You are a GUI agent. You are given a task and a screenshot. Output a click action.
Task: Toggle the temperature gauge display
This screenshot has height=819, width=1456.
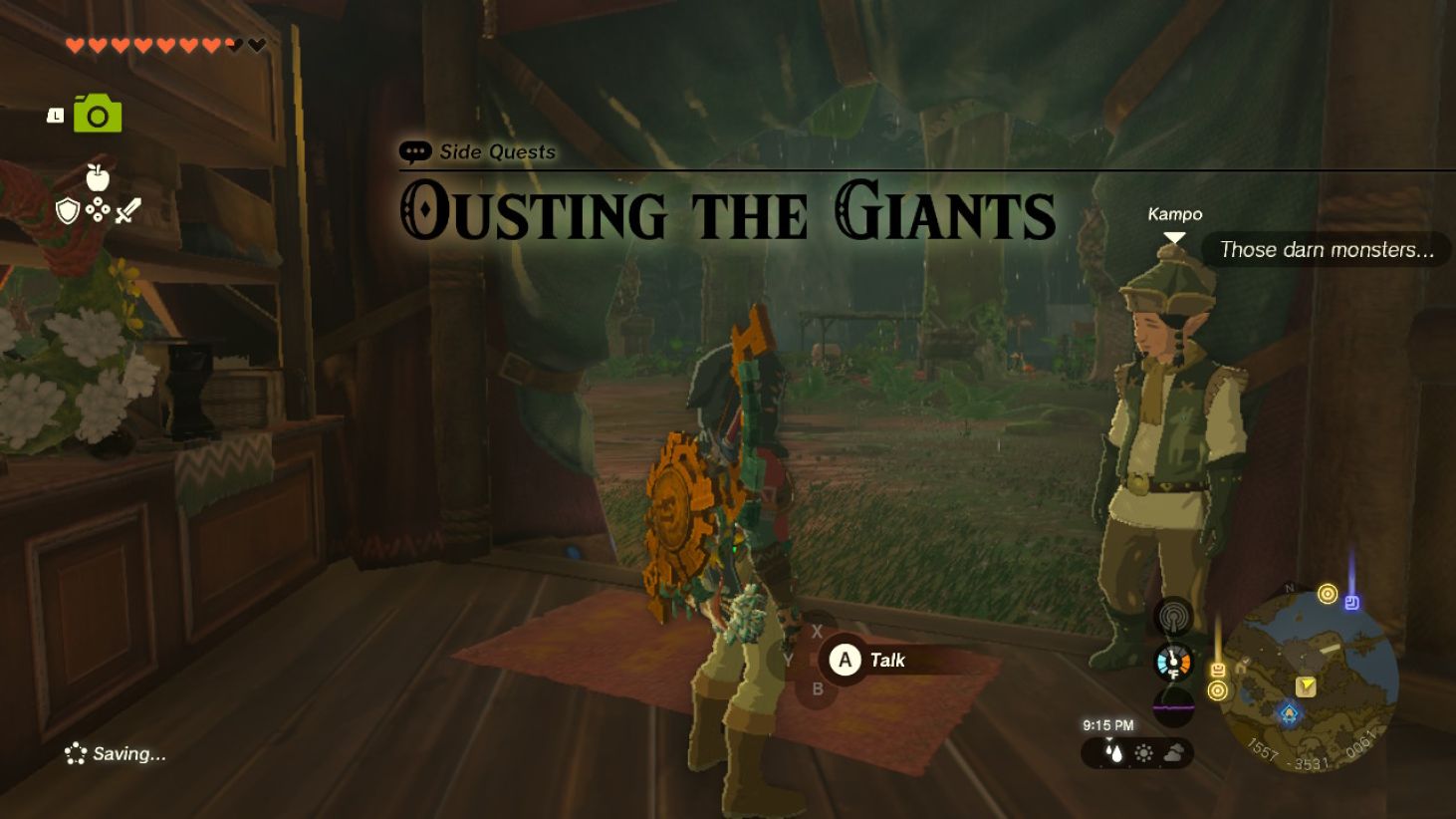(x=1172, y=662)
